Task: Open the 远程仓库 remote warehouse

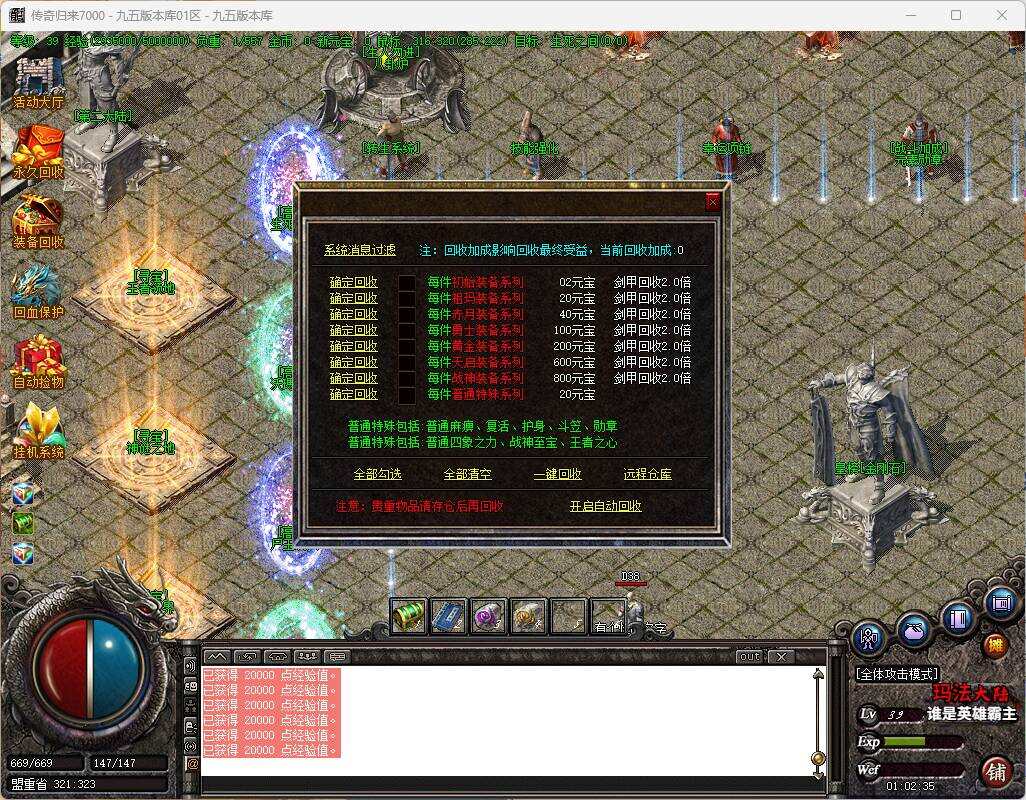Action: (x=647, y=474)
